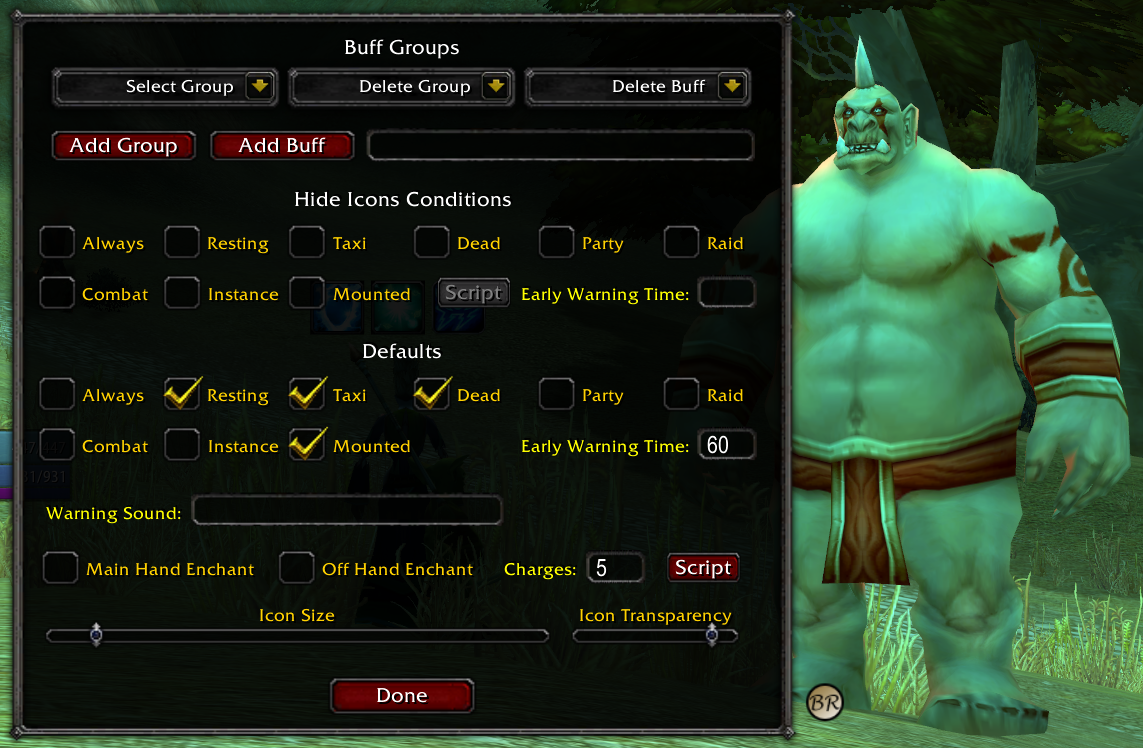Enable the Main Hand Enchant checkbox
Image resolution: width=1143 pixels, height=748 pixels.
point(61,568)
